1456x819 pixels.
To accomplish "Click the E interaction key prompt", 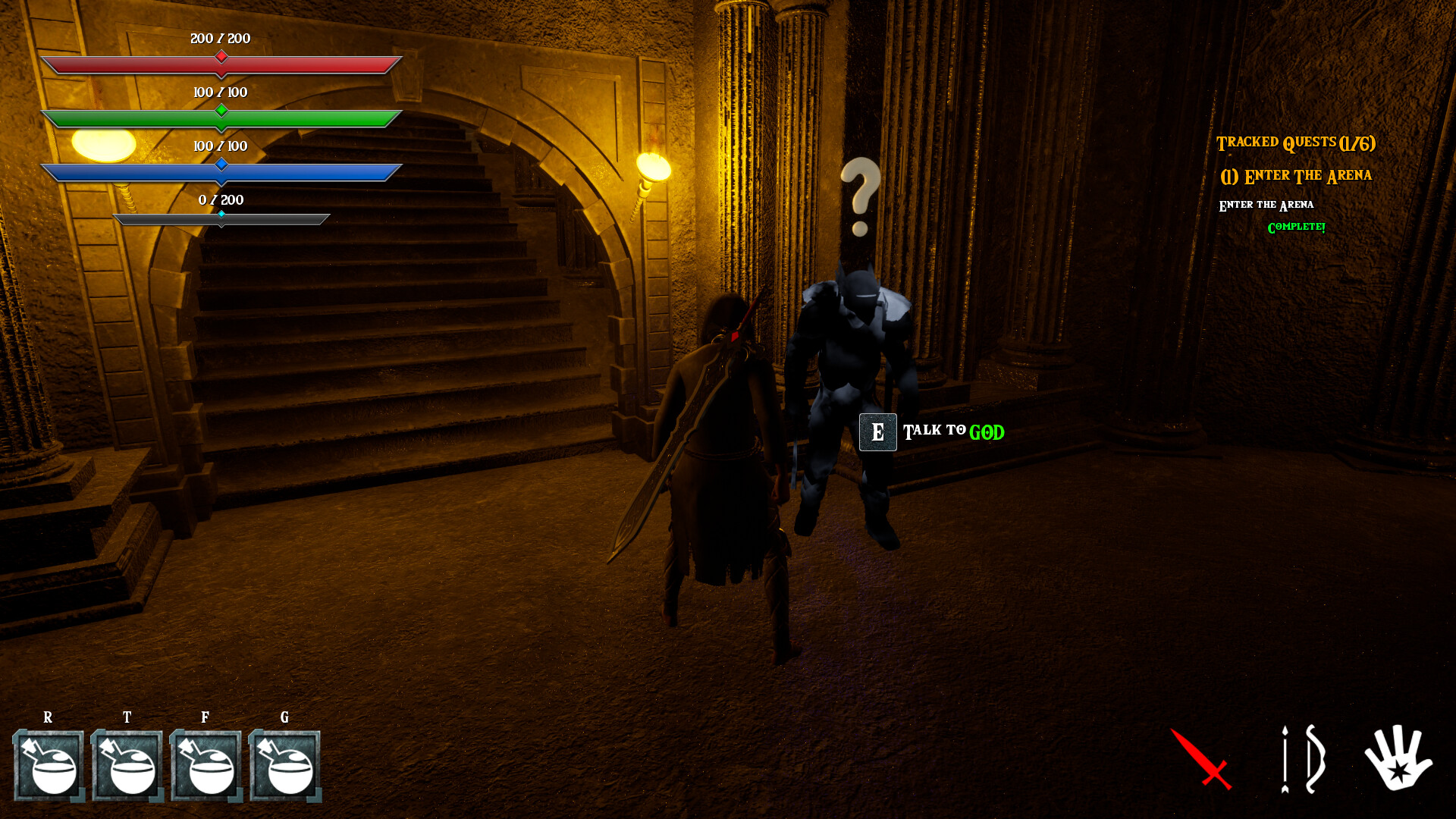I will 877,432.
